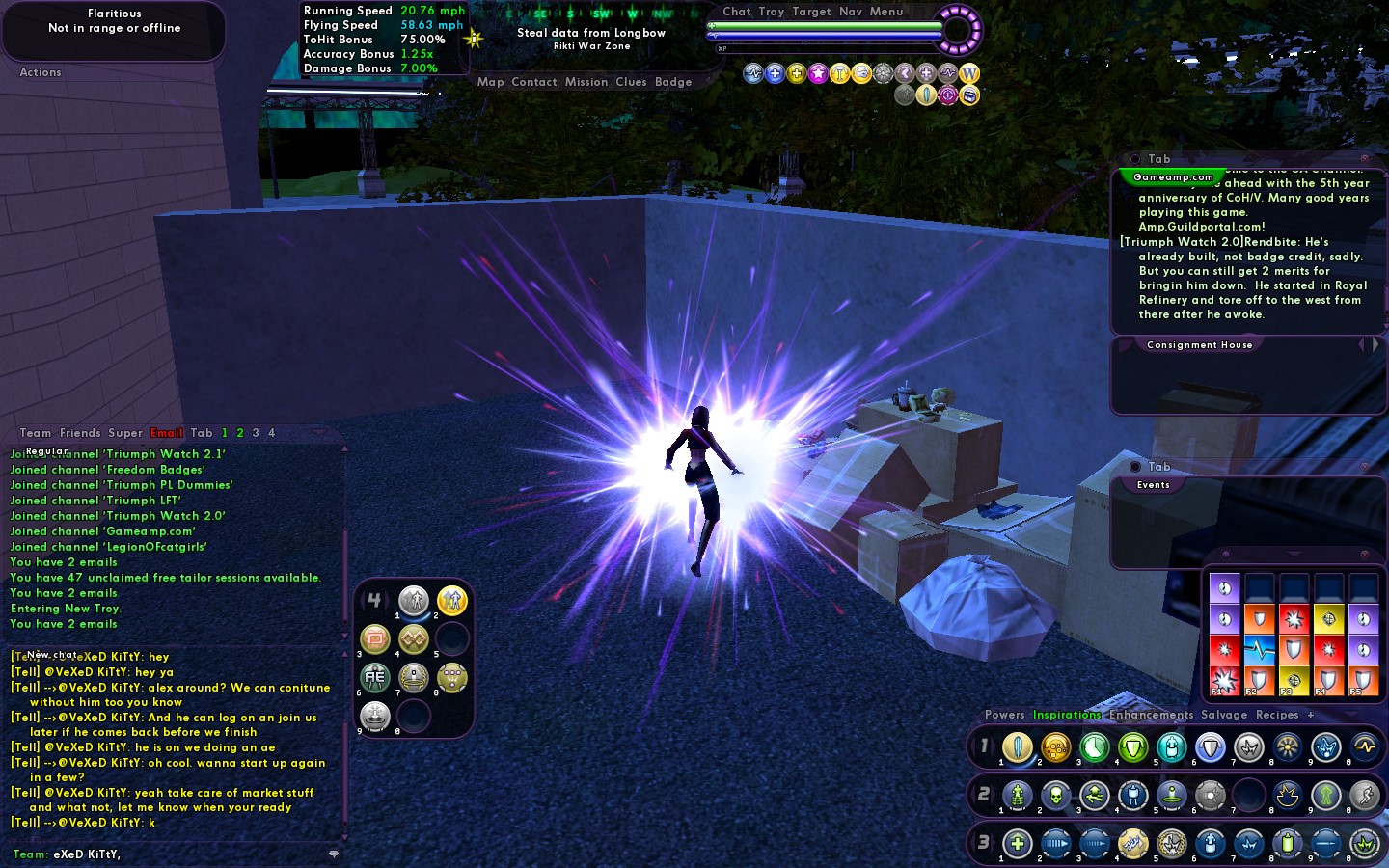
Task: Open Actions for the Flaritious target
Action: [41, 72]
